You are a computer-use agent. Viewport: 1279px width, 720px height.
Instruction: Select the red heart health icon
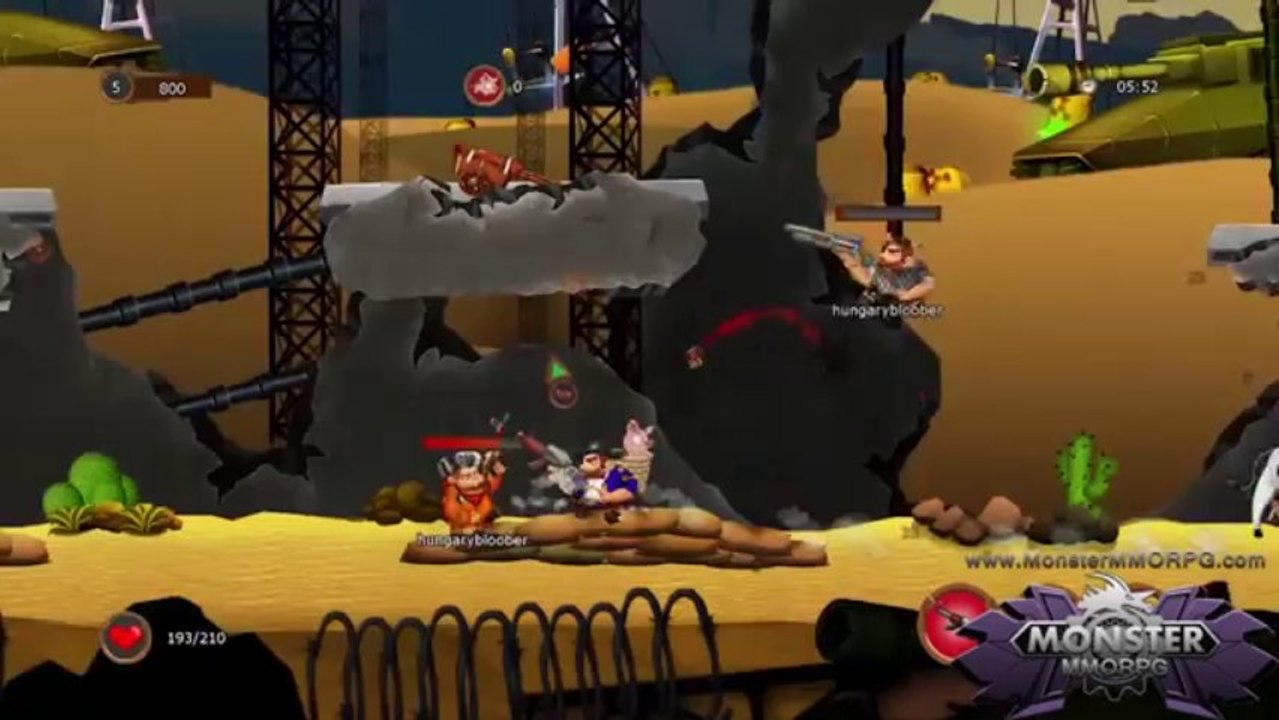(125, 637)
